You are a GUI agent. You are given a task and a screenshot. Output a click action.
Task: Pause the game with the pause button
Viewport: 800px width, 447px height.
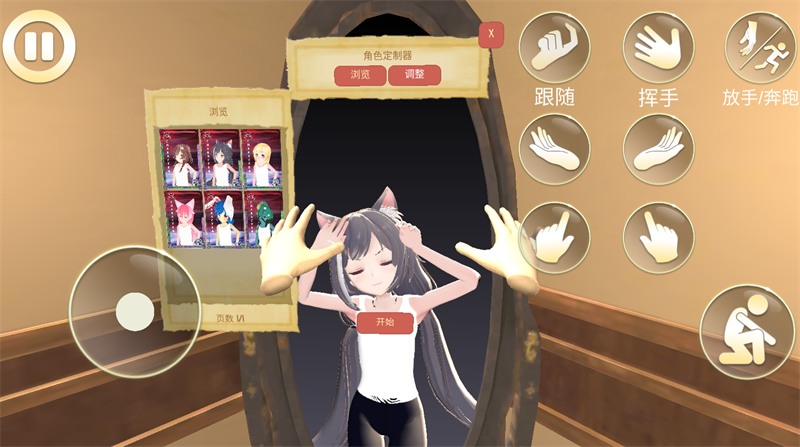[x=38, y=45]
